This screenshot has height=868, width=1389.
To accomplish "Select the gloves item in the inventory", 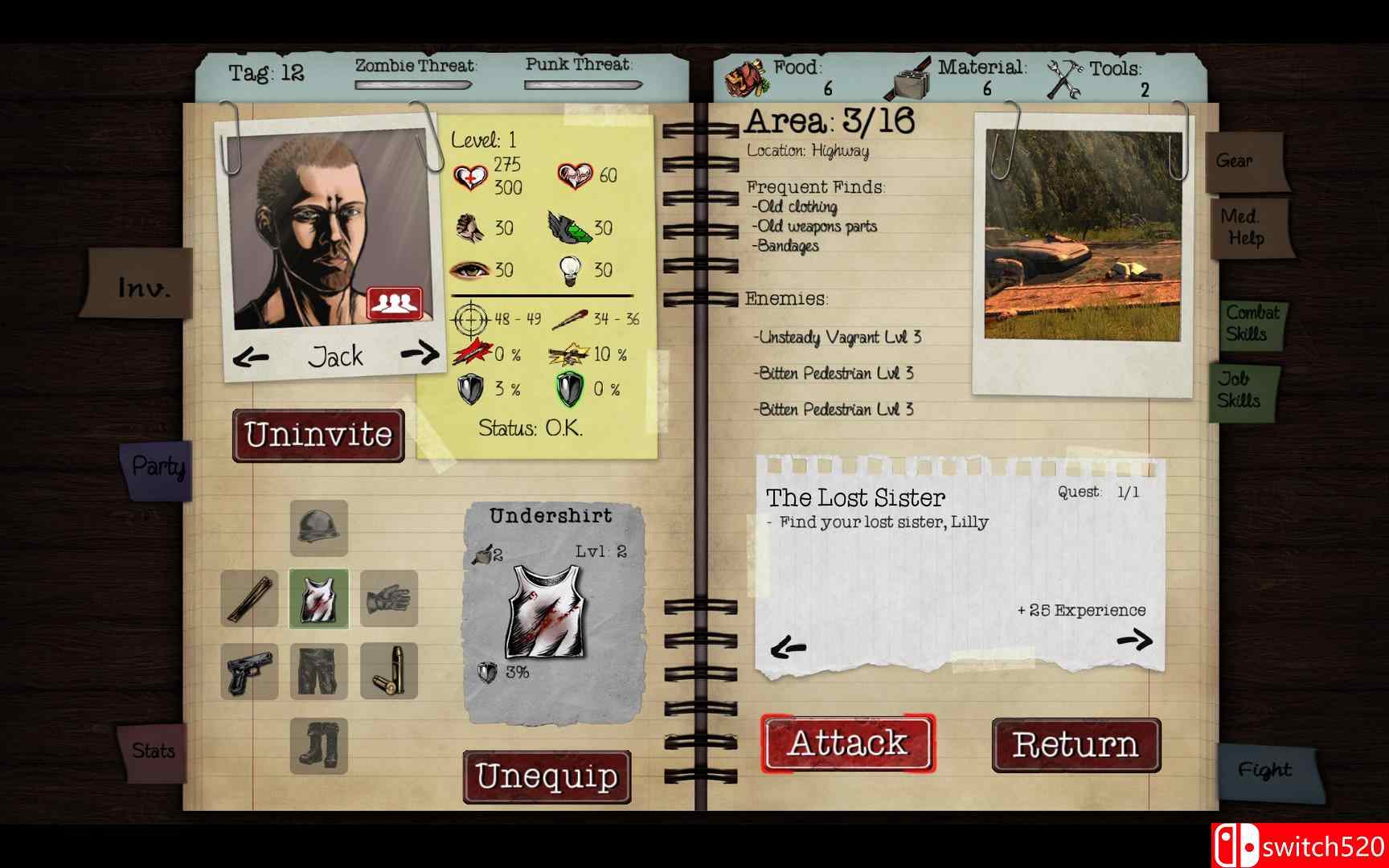I will 390,600.
